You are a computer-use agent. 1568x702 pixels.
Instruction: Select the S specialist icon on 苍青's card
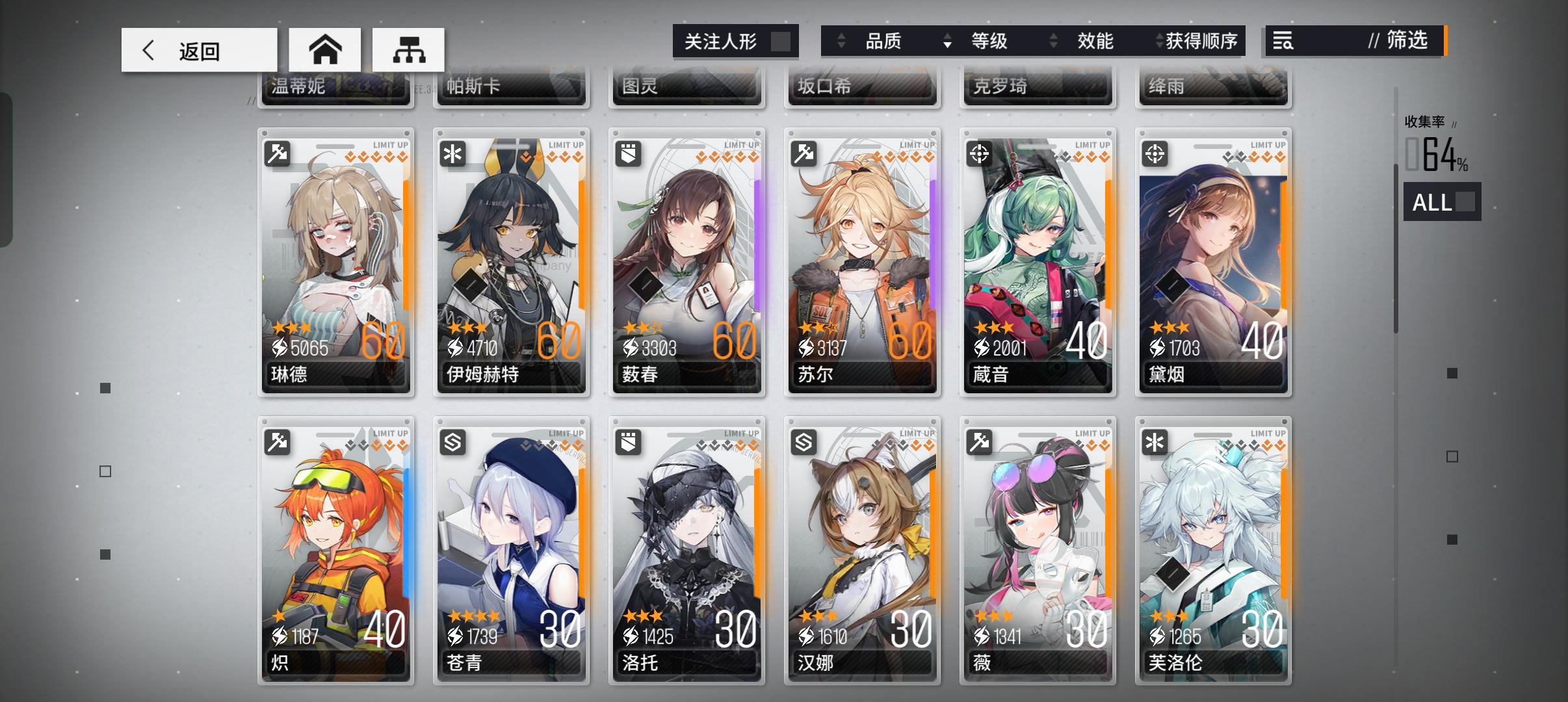point(454,442)
